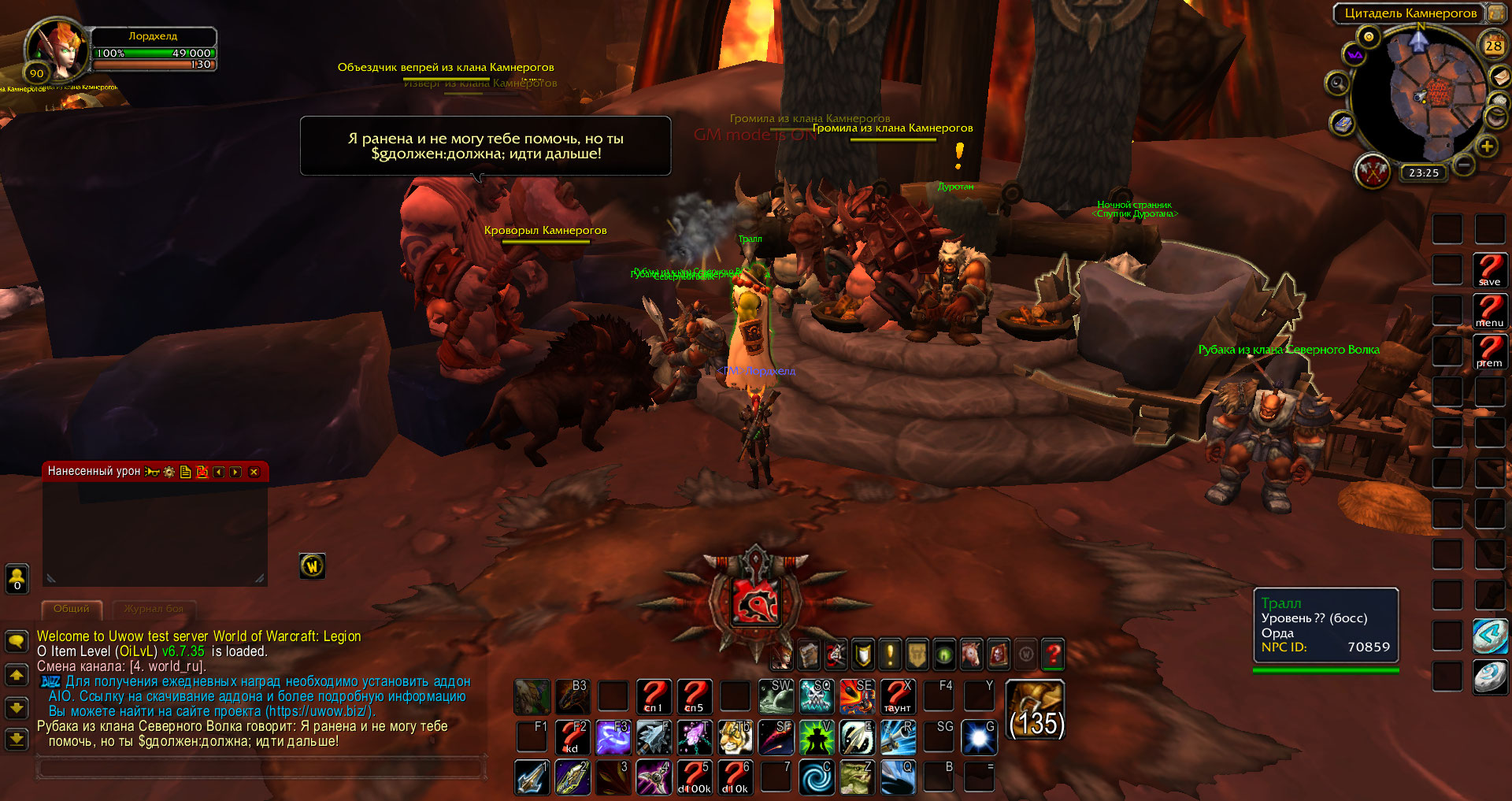The width and height of the screenshot is (1512, 801).
Task: Click the minimap zoom-out minus button
Action: pyautogui.click(x=1464, y=165)
